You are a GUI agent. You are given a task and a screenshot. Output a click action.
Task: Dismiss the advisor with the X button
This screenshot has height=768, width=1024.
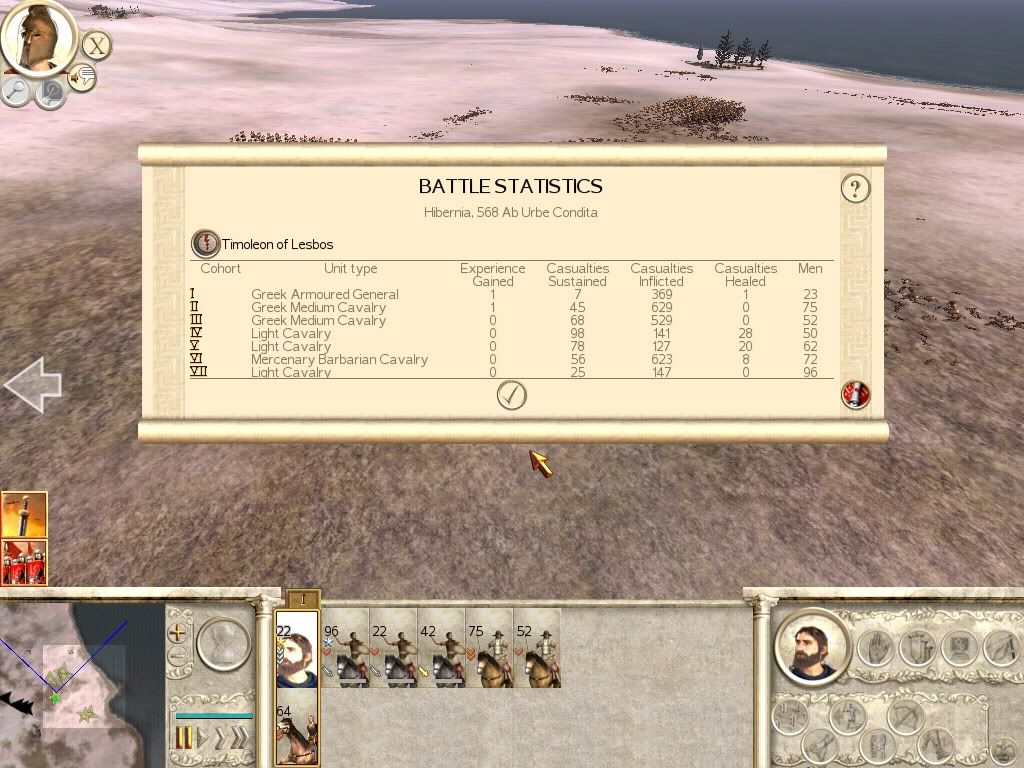96,45
